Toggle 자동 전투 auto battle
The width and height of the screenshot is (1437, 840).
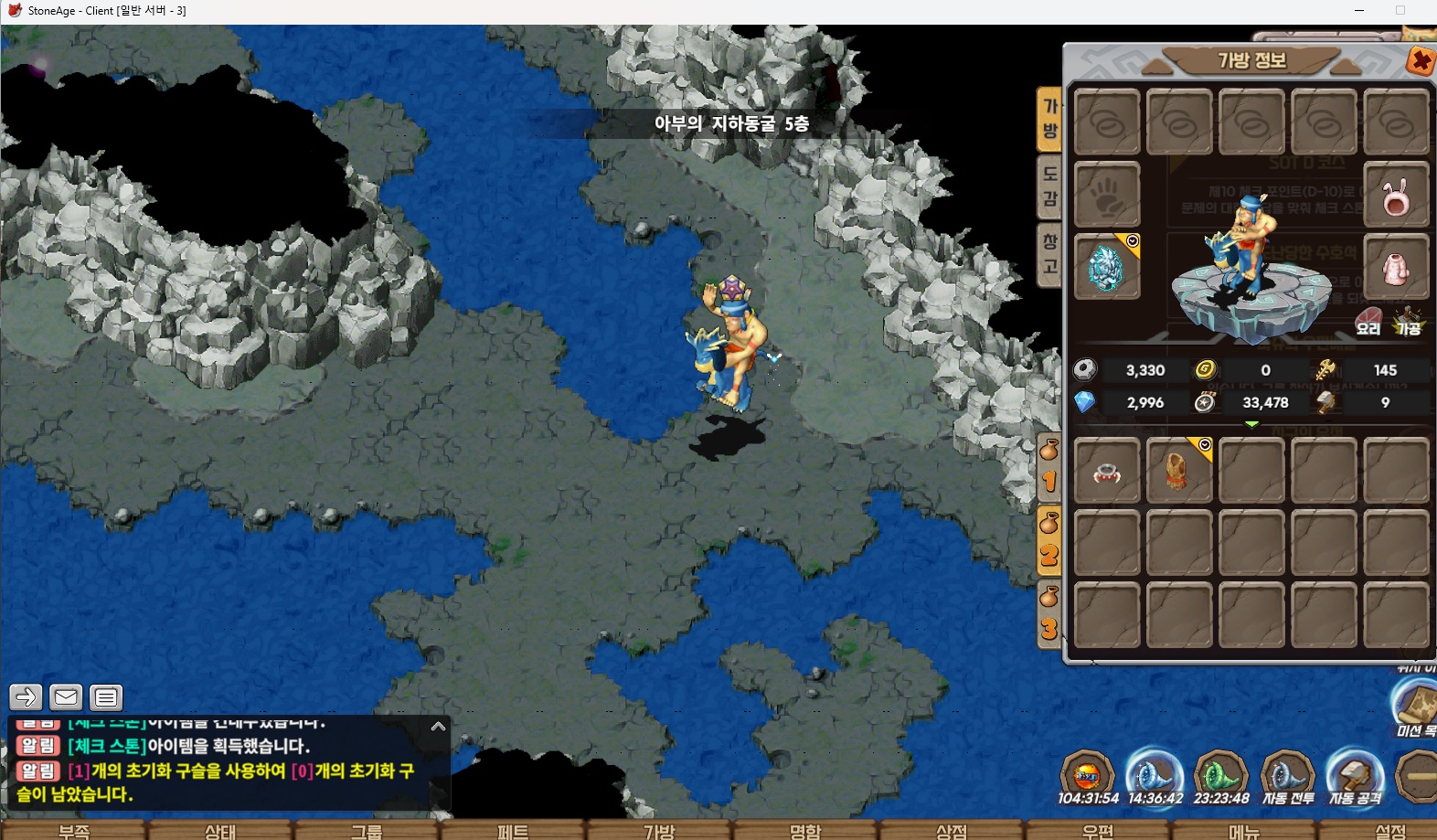pyautogui.click(x=1287, y=779)
